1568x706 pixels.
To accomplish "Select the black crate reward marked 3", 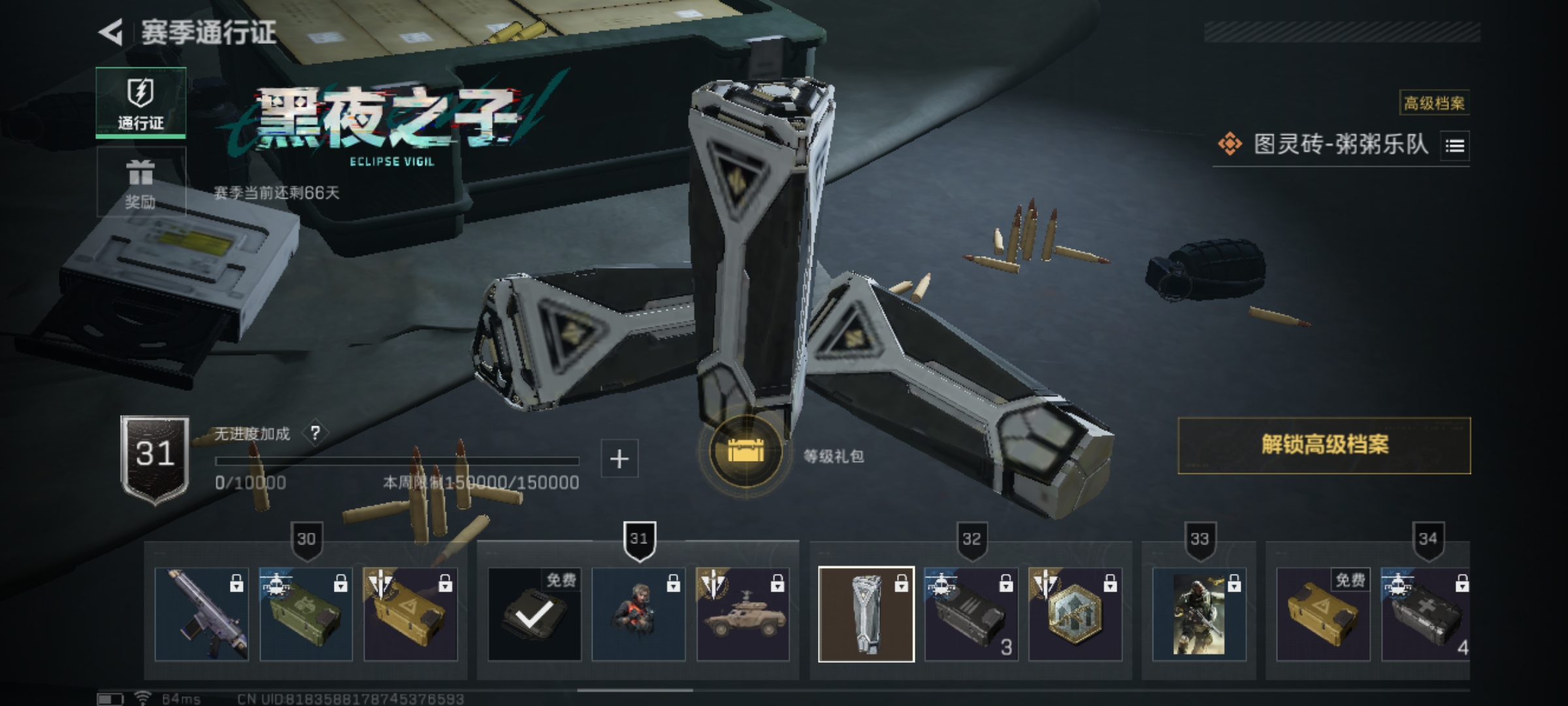I will click(971, 614).
